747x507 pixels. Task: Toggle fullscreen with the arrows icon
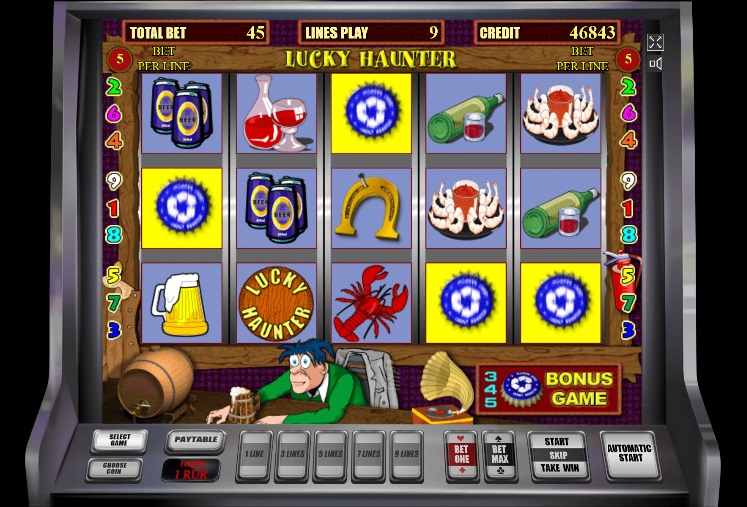tap(655, 42)
